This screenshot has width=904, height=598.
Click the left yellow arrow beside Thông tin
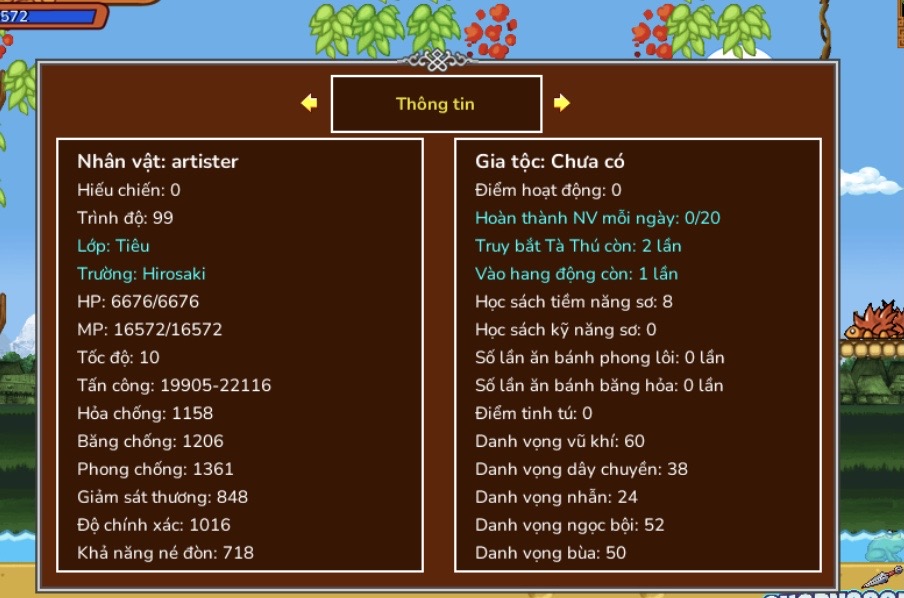pyautogui.click(x=309, y=103)
